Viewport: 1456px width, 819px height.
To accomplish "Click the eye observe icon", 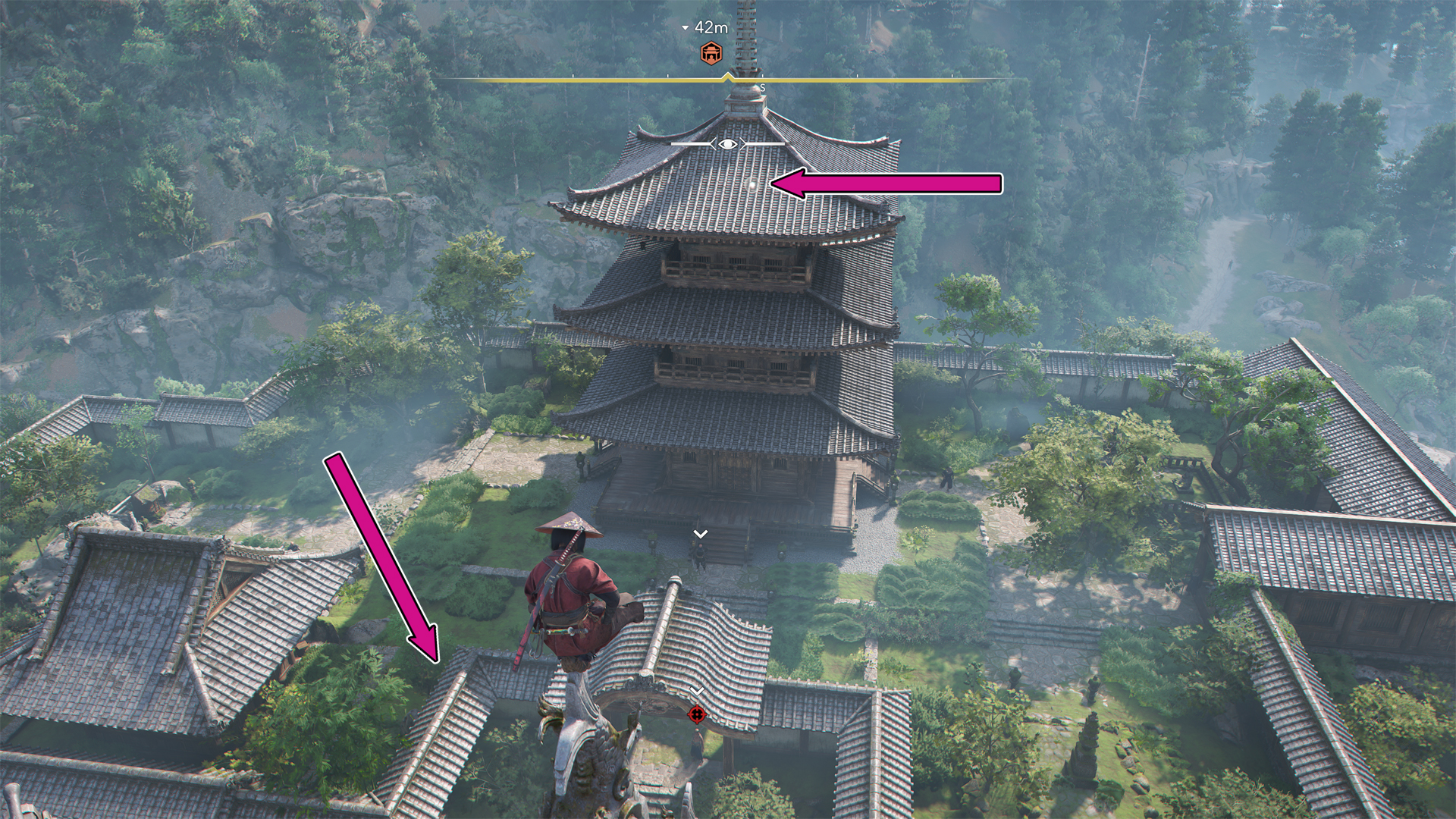I will (727, 143).
